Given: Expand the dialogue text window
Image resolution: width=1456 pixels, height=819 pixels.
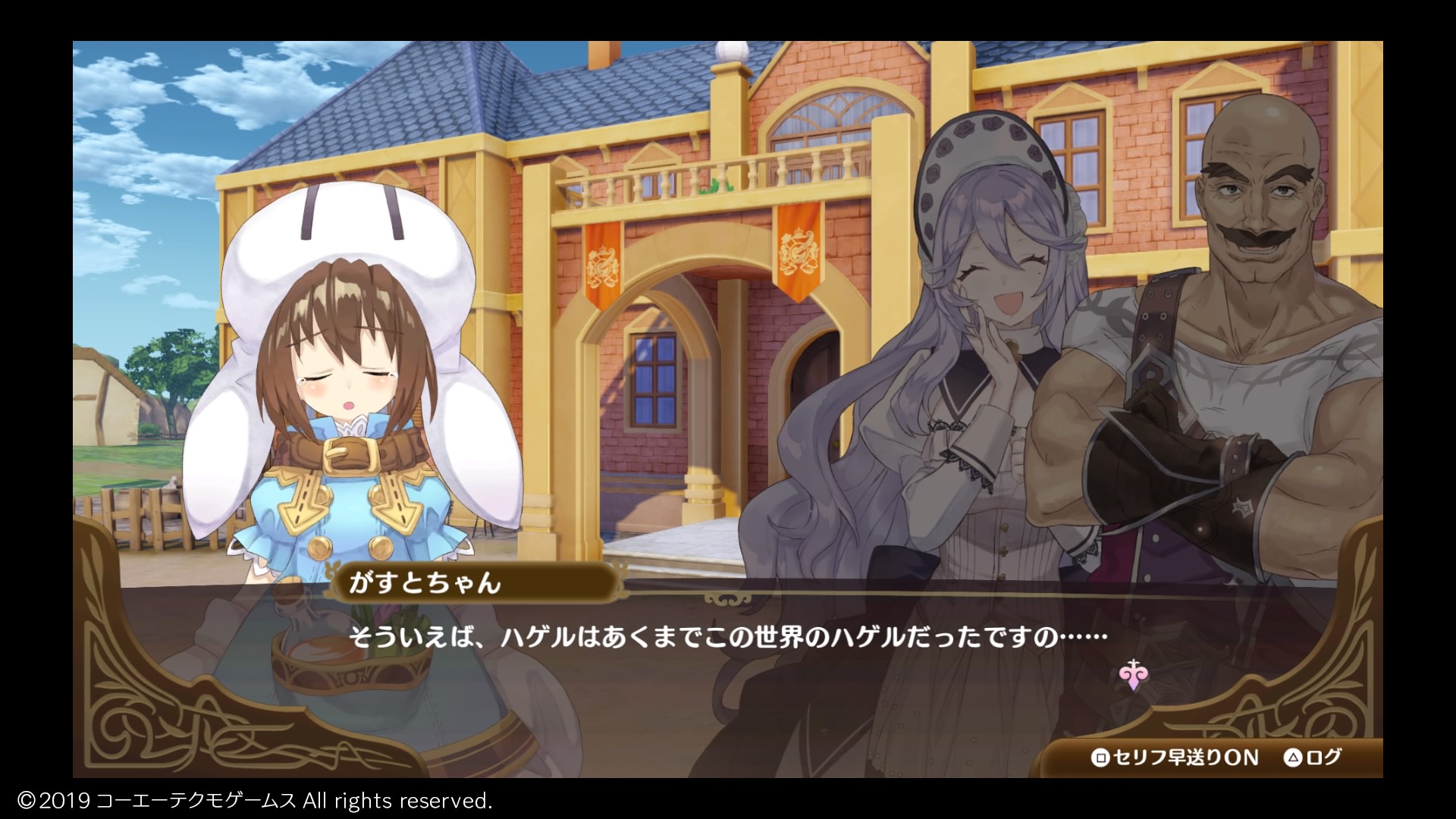Looking at the screenshot, I should click(728, 660).
